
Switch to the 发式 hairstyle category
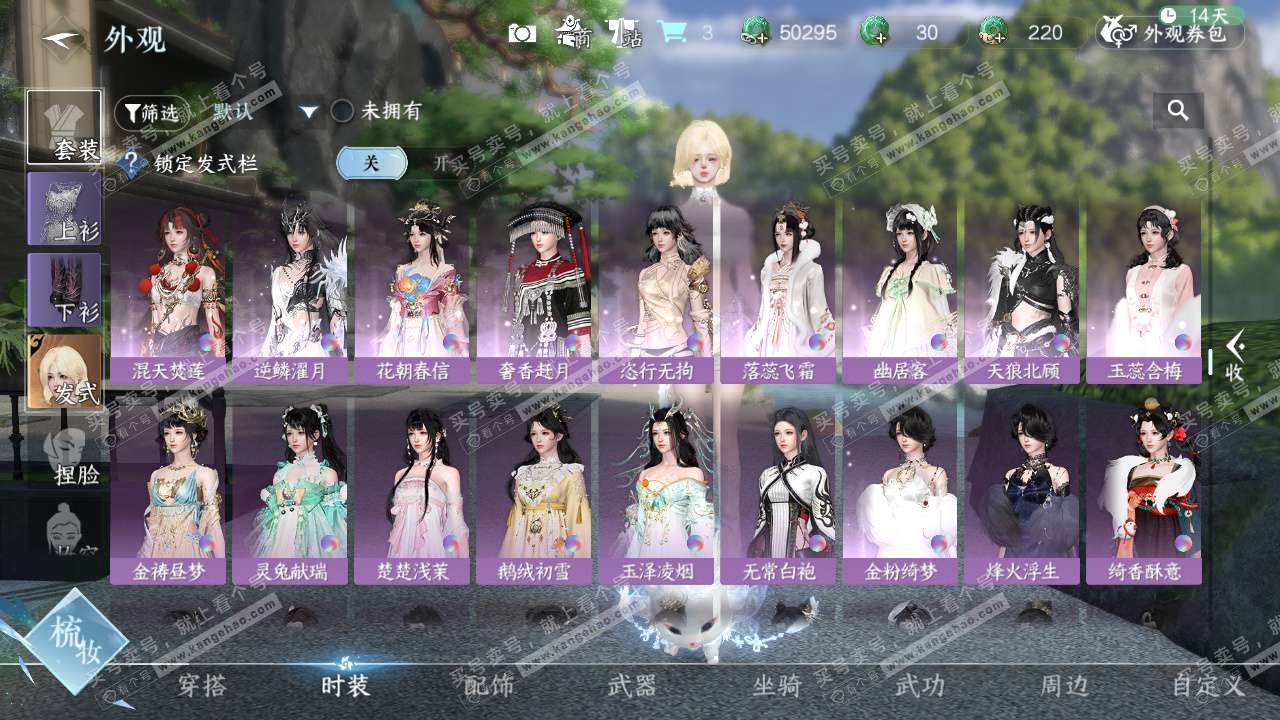(x=64, y=371)
